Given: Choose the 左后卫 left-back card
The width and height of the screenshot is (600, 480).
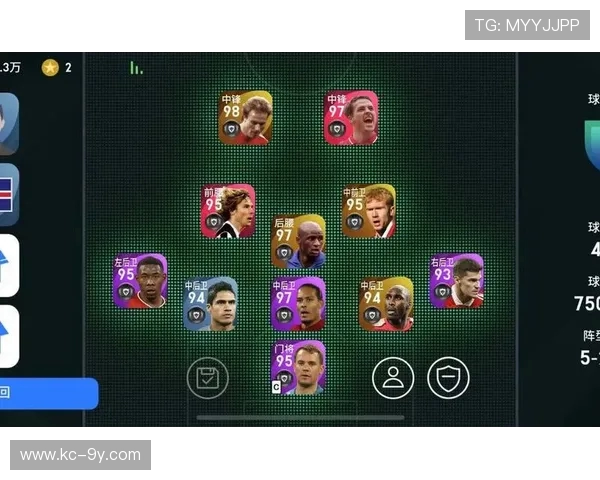Looking at the screenshot, I should [x=140, y=281].
